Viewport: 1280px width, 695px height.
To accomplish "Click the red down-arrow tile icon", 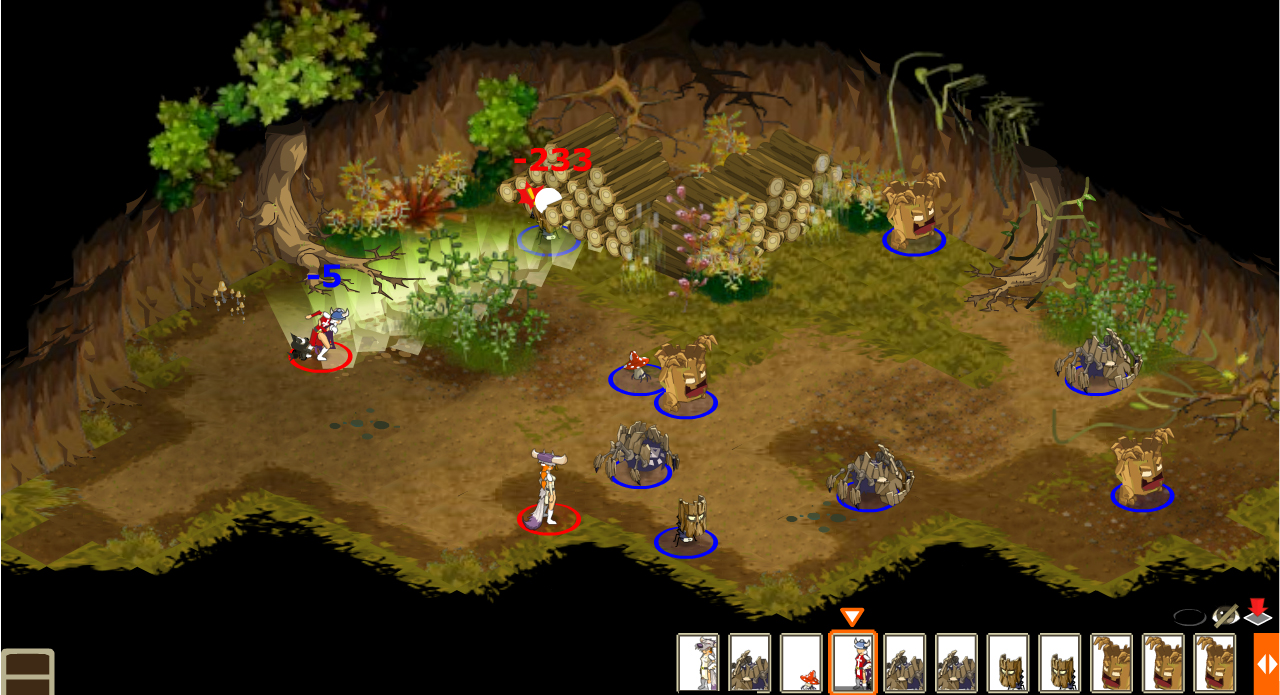I will point(1257,612).
